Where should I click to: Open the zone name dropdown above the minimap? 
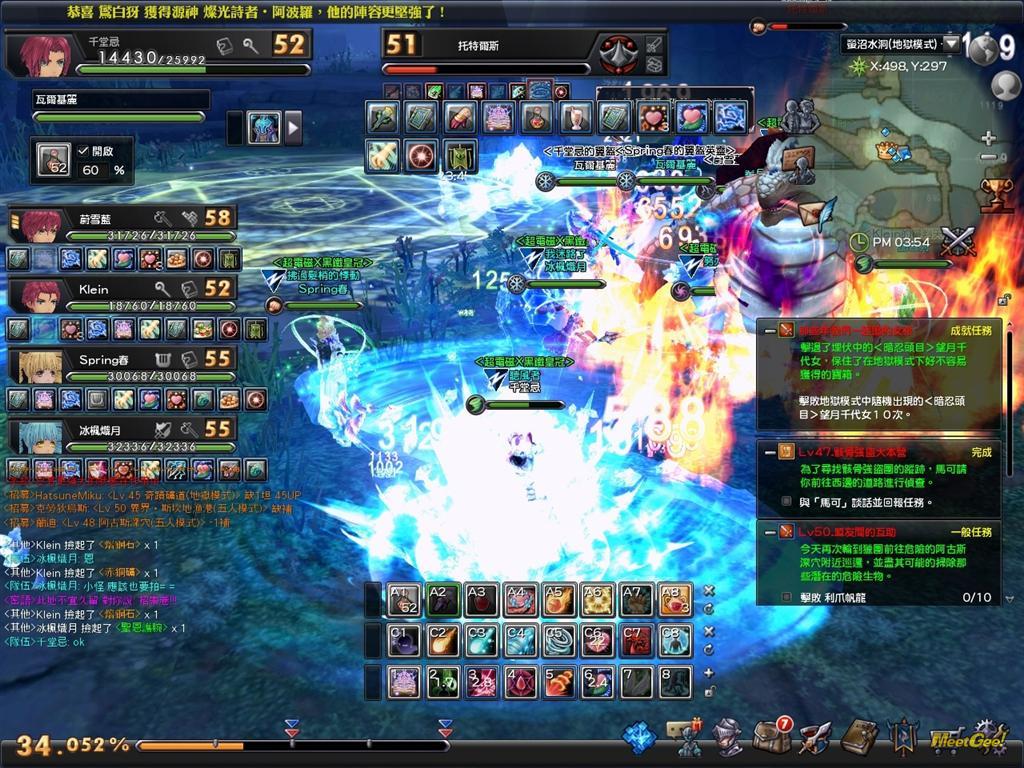coord(951,44)
